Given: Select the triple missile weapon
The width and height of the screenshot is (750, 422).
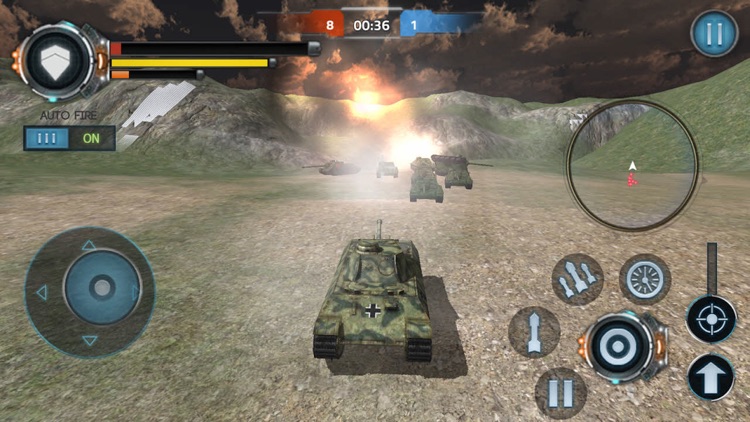Looking at the screenshot, I should pos(578,279).
